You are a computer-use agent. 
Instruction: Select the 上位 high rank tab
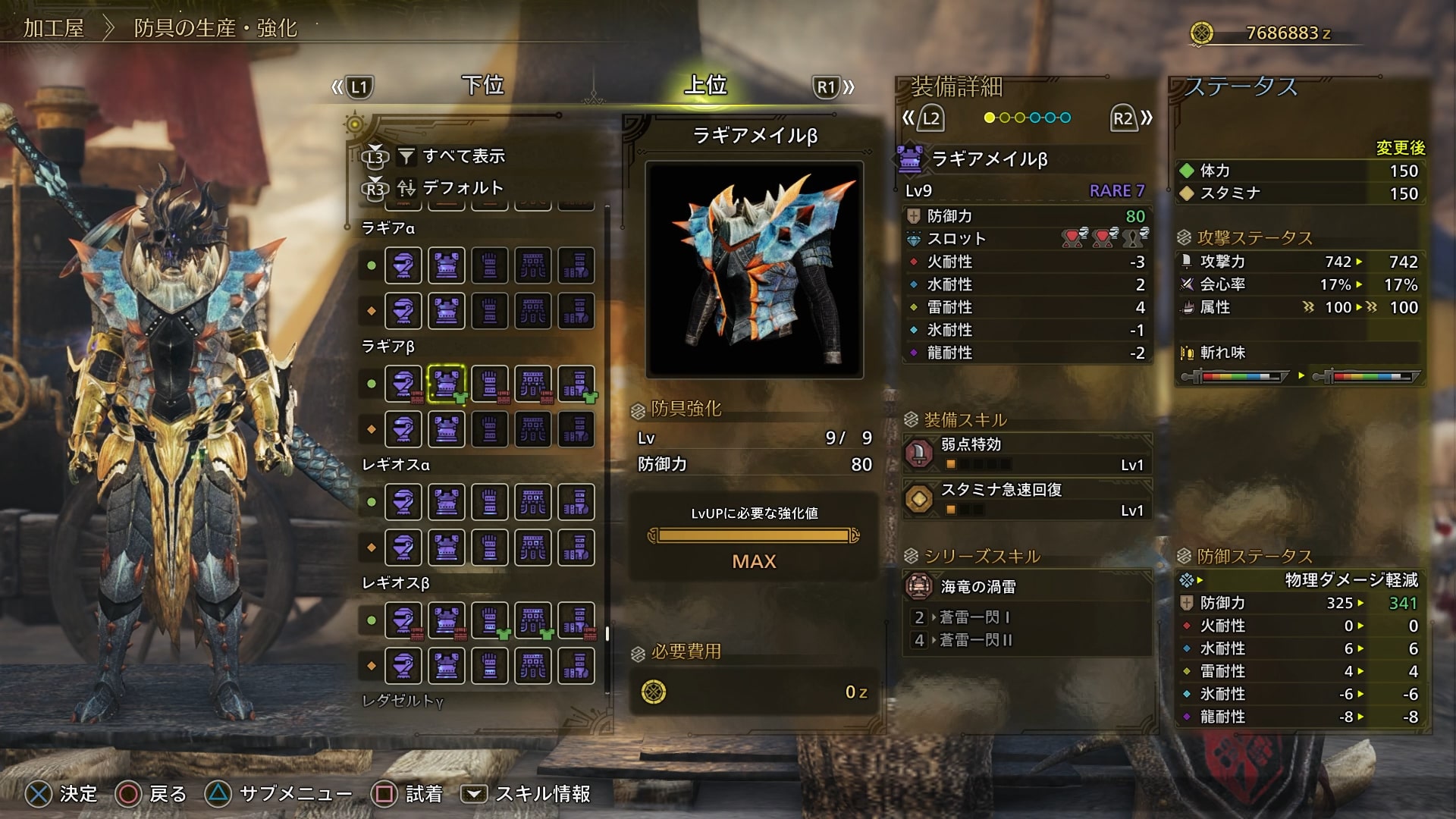coord(705,86)
